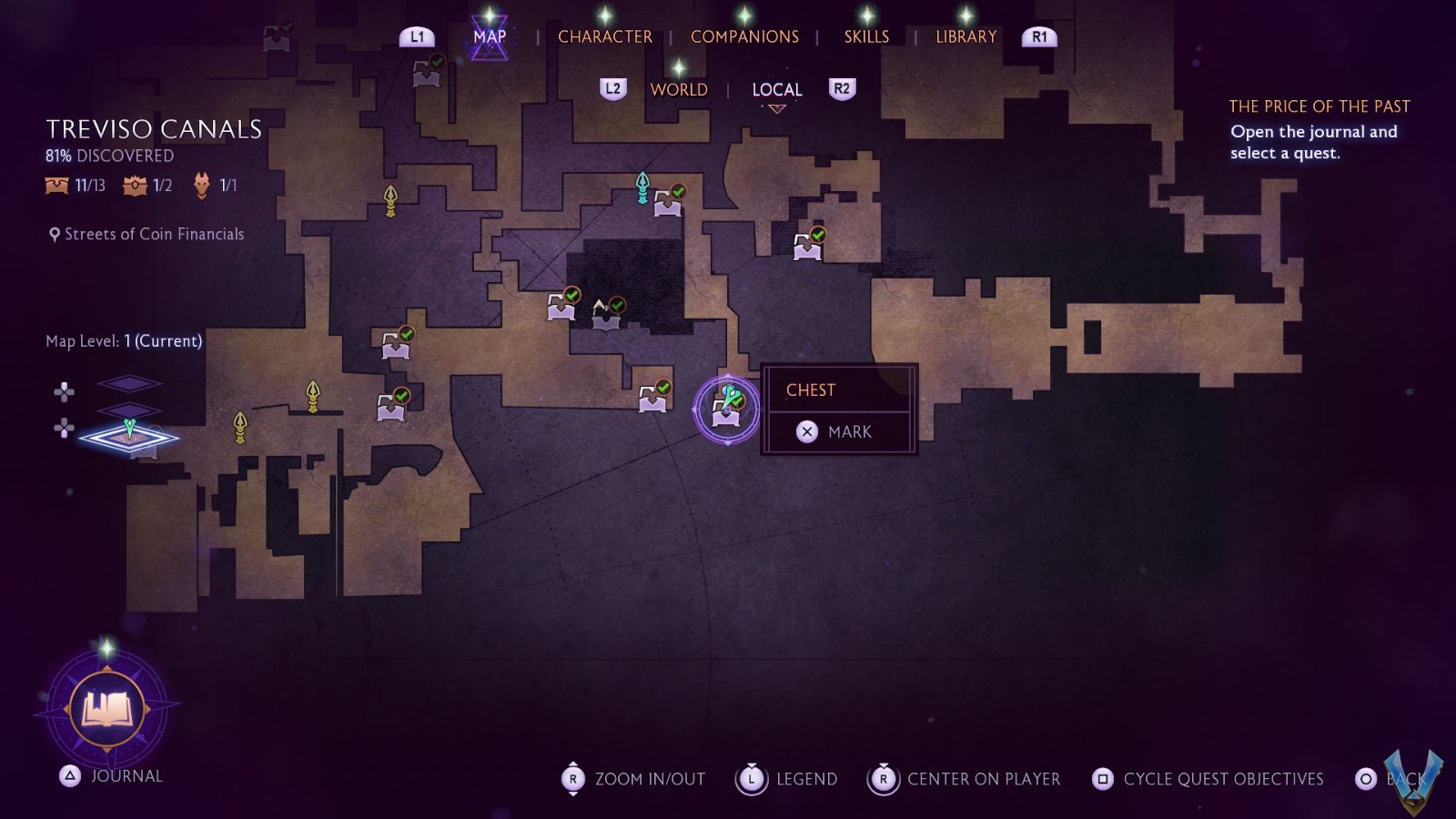Select the highlighted chest marker on map
The height and width of the screenshot is (819, 1456).
726,409
